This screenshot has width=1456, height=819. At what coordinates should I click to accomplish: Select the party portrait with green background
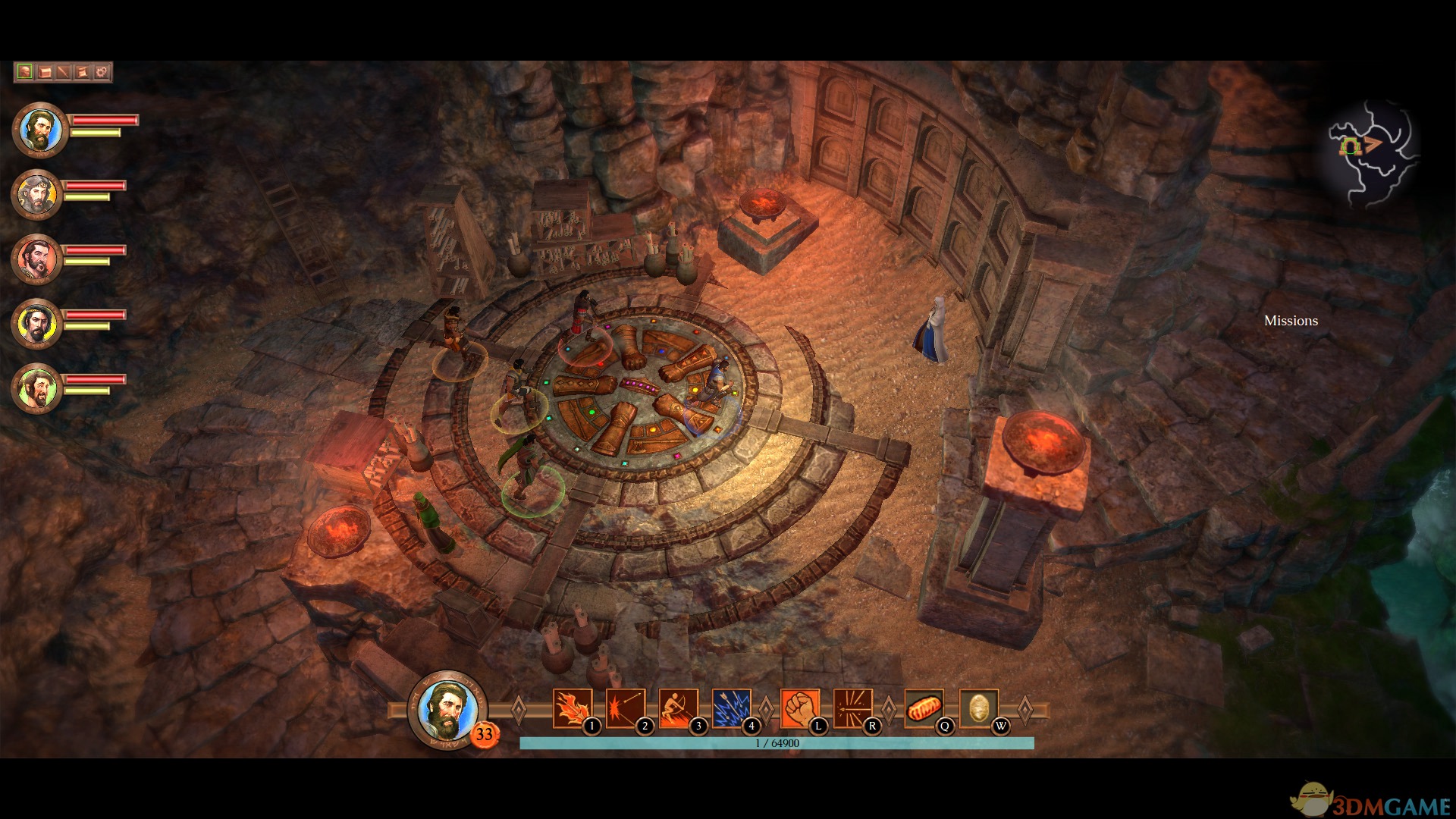click(x=36, y=388)
